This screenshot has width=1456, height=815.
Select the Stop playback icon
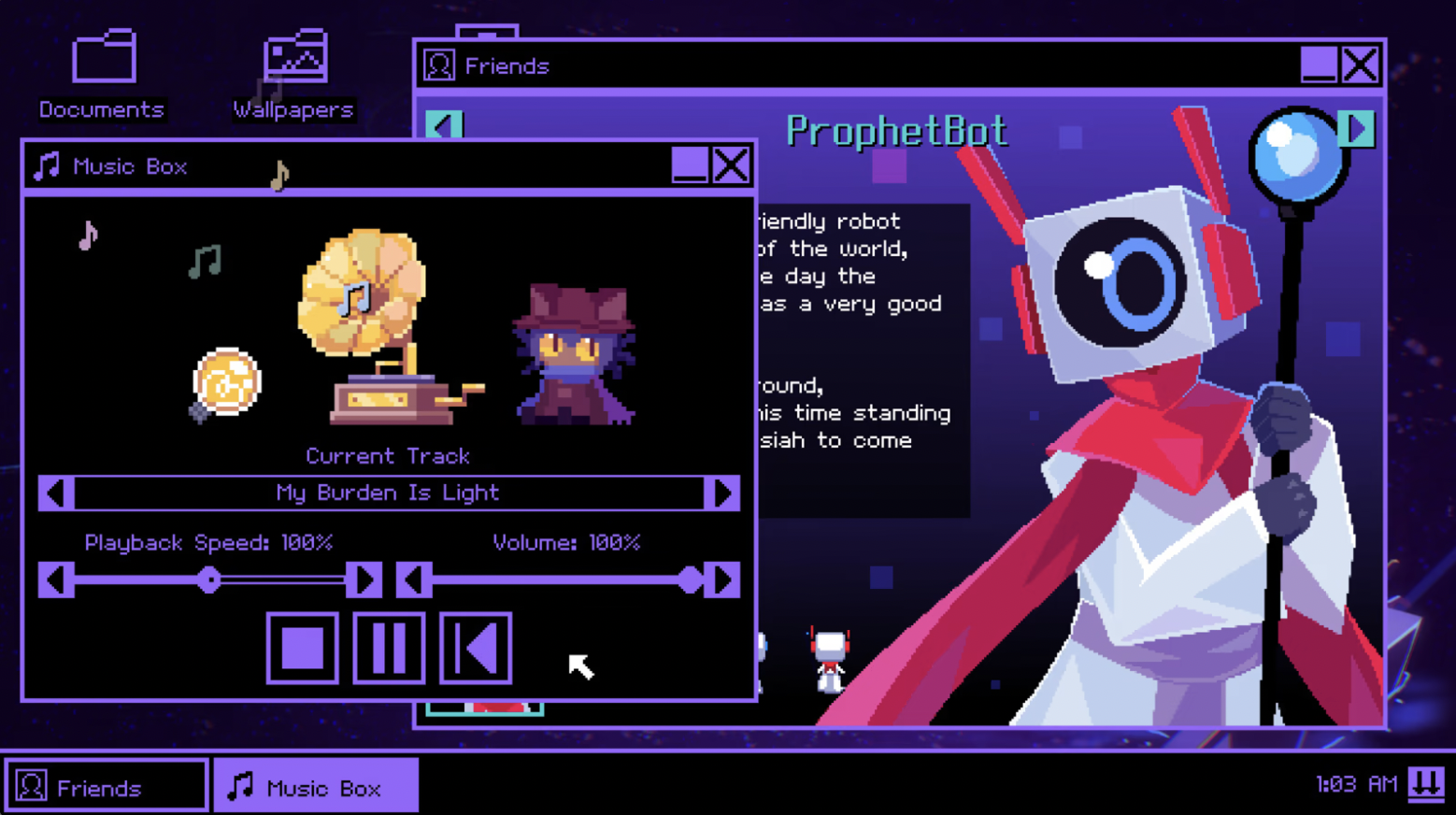click(x=301, y=648)
